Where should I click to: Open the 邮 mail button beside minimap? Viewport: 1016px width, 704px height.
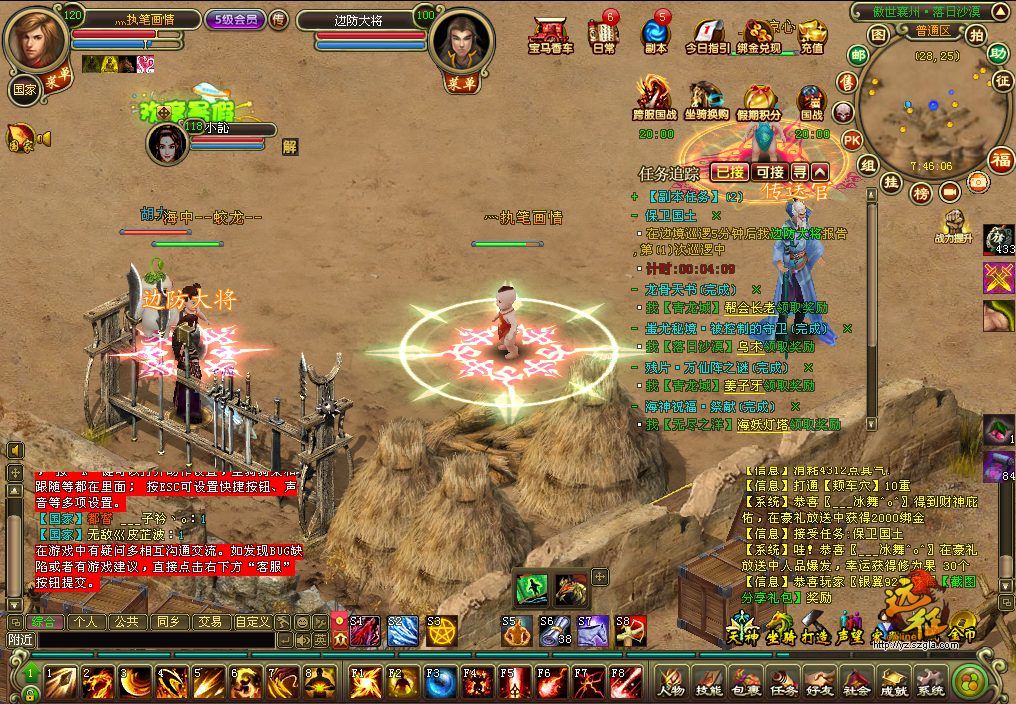click(x=857, y=55)
